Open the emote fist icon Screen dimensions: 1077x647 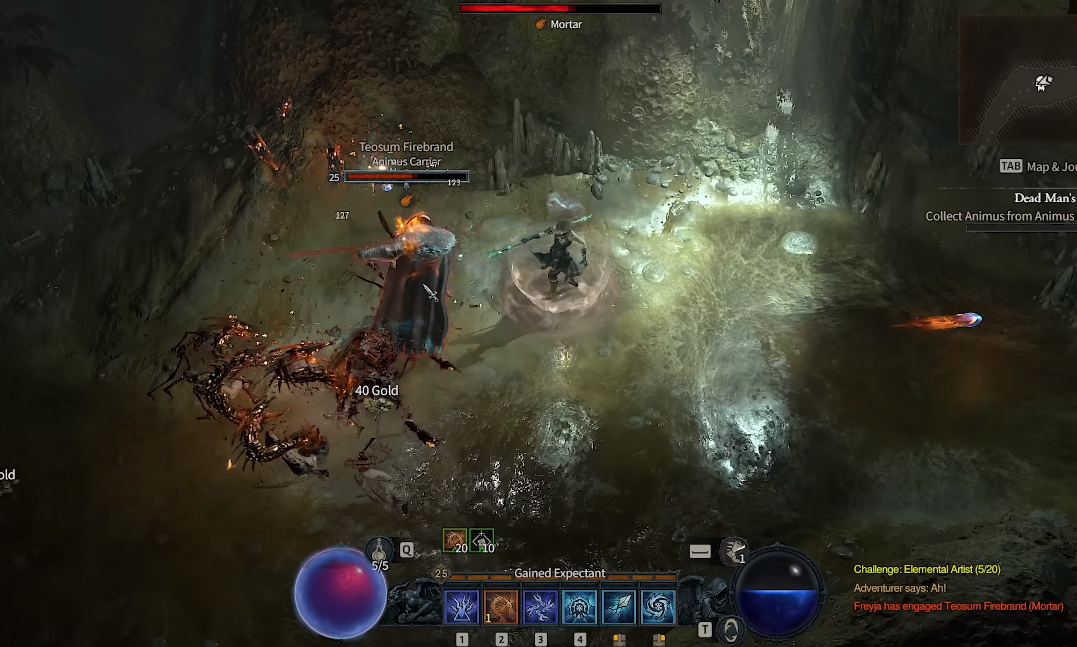(733, 551)
